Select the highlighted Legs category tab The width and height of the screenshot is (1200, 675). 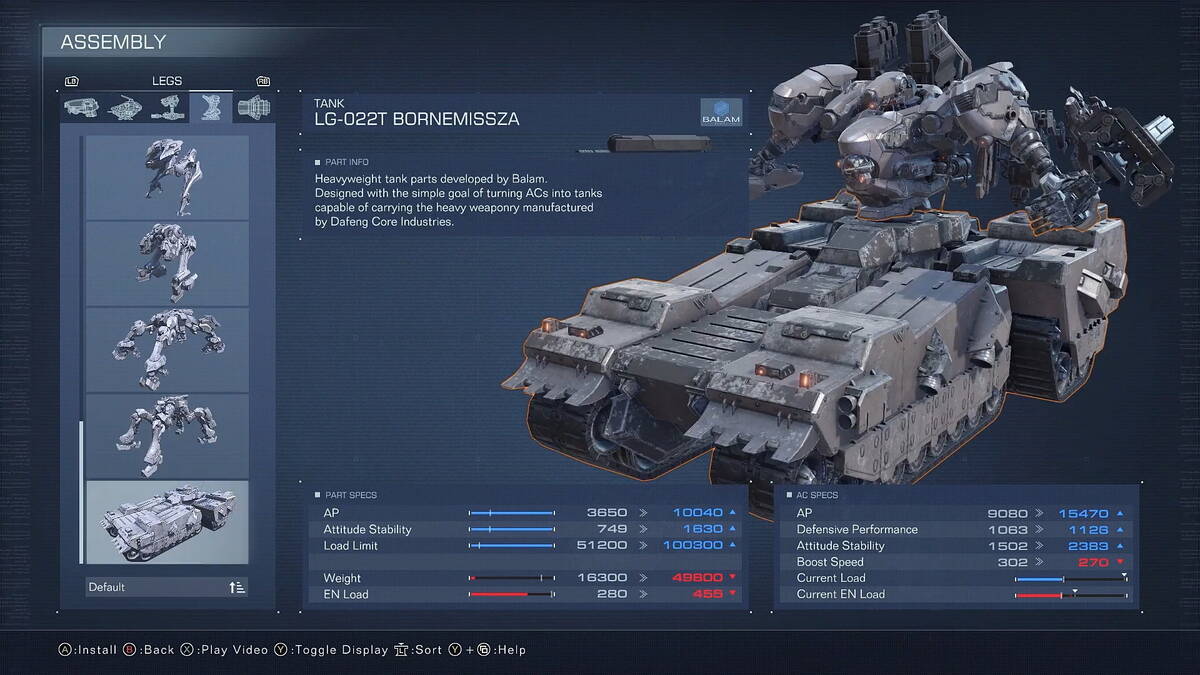pos(210,107)
